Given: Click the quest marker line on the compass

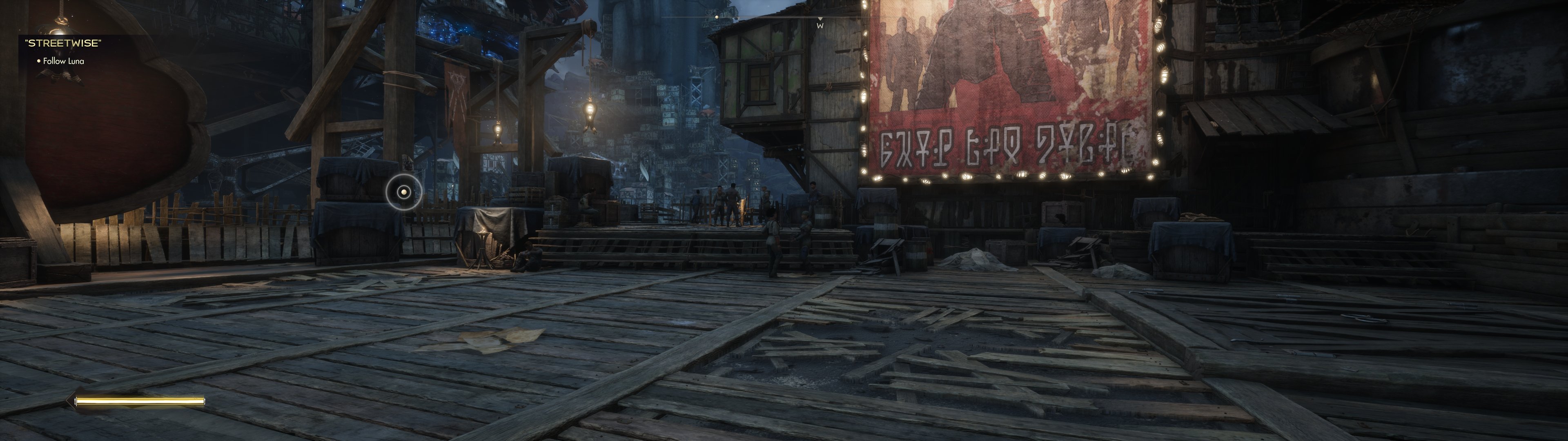Looking at the screenshot, I should 717,17.
